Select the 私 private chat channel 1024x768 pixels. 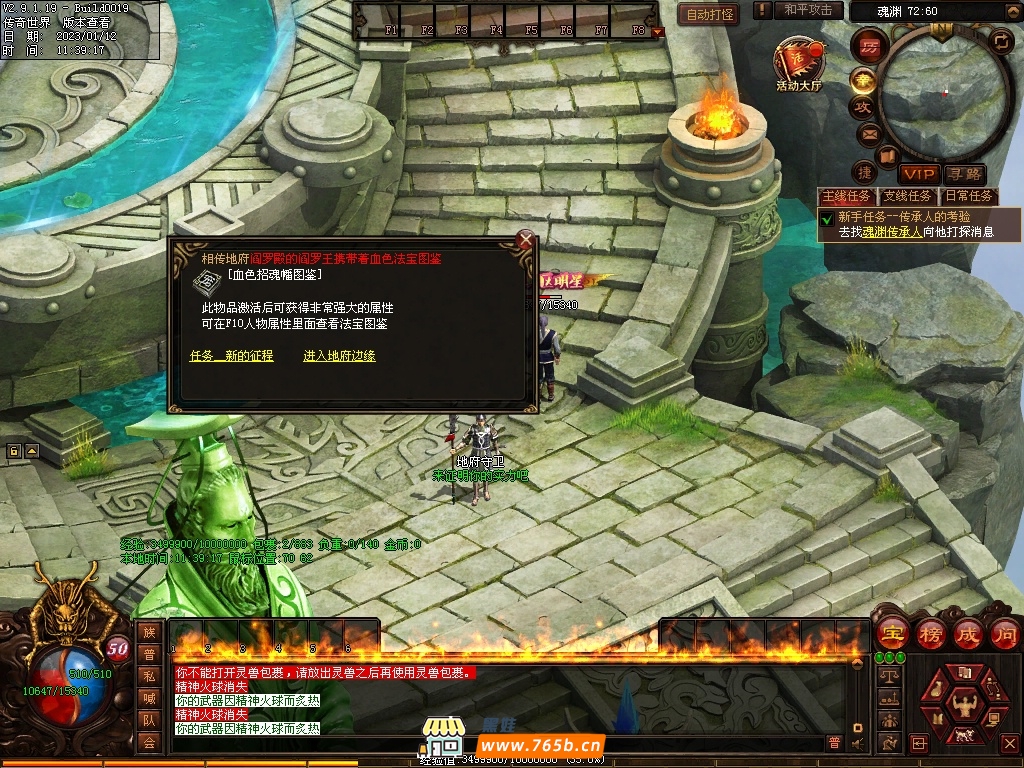(x=149, y=675)
